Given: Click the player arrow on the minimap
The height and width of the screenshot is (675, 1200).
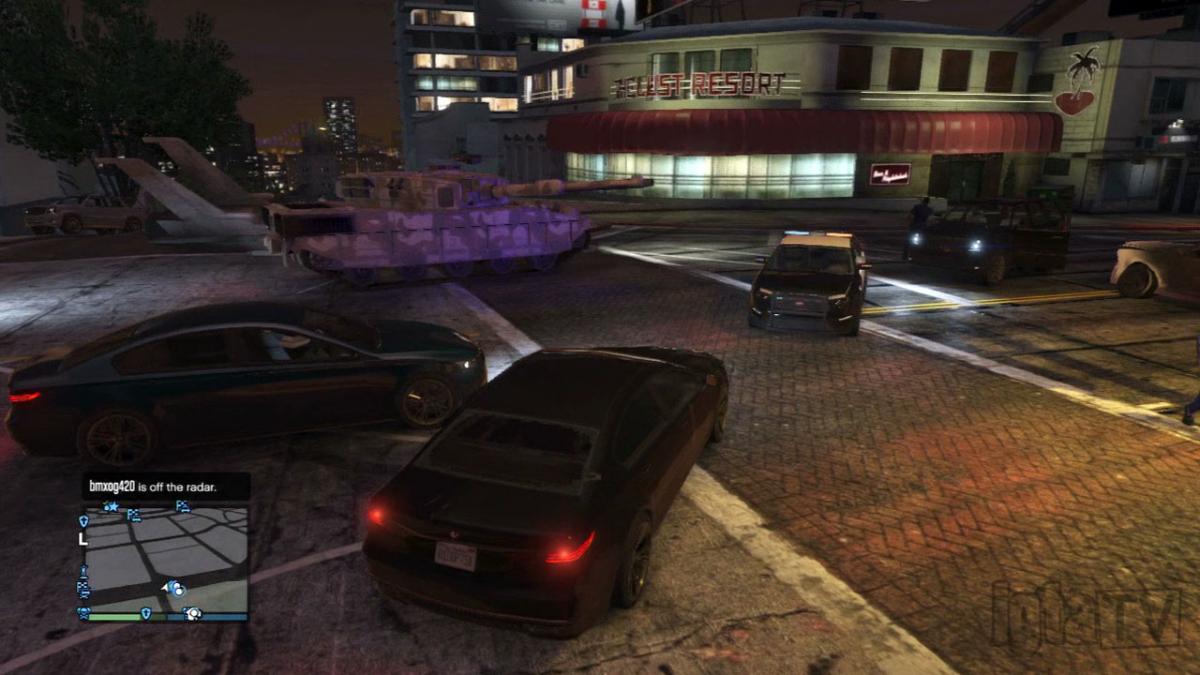Looking at the screenshot, I should (x=164, y=590).
